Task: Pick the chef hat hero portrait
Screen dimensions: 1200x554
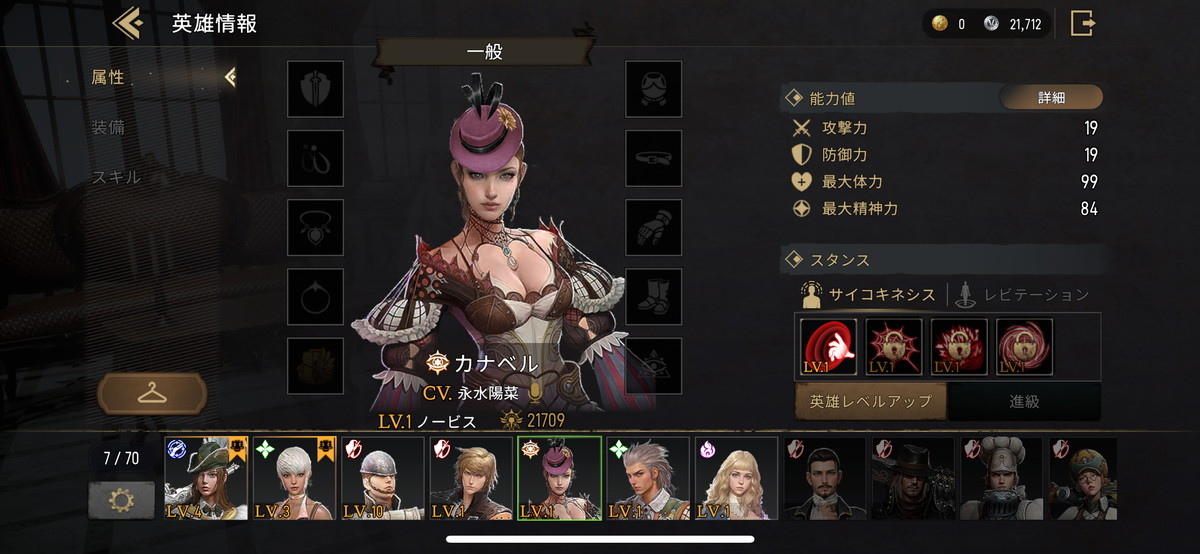Action: point(1001,478)
